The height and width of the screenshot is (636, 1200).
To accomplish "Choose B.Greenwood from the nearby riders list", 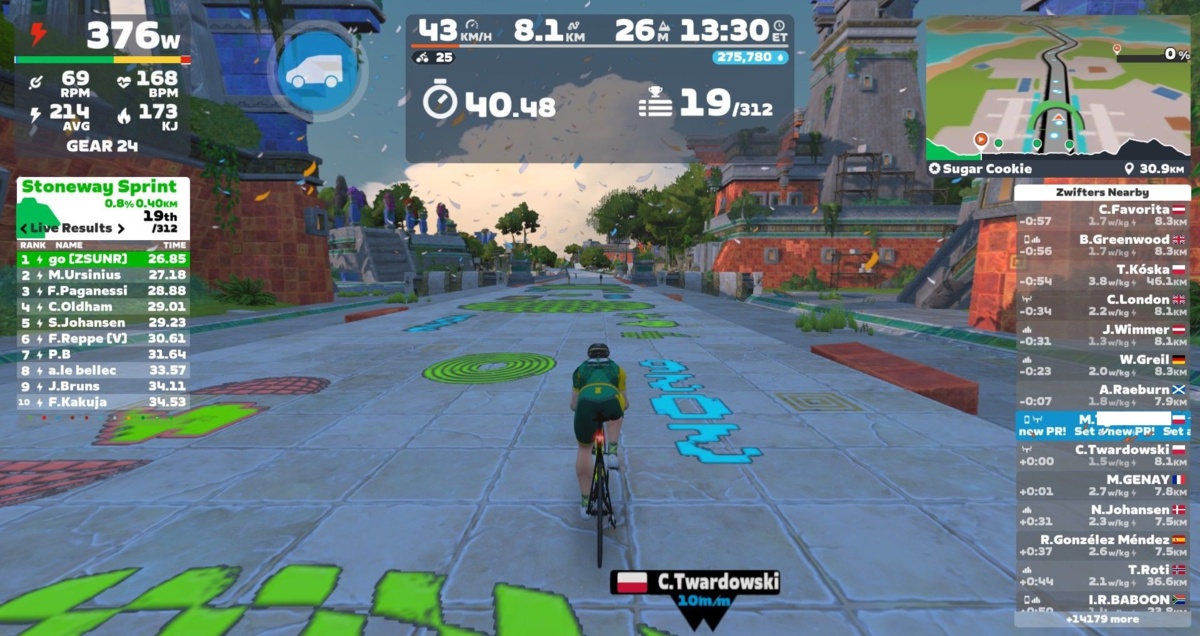I will tap(1102, 245).
